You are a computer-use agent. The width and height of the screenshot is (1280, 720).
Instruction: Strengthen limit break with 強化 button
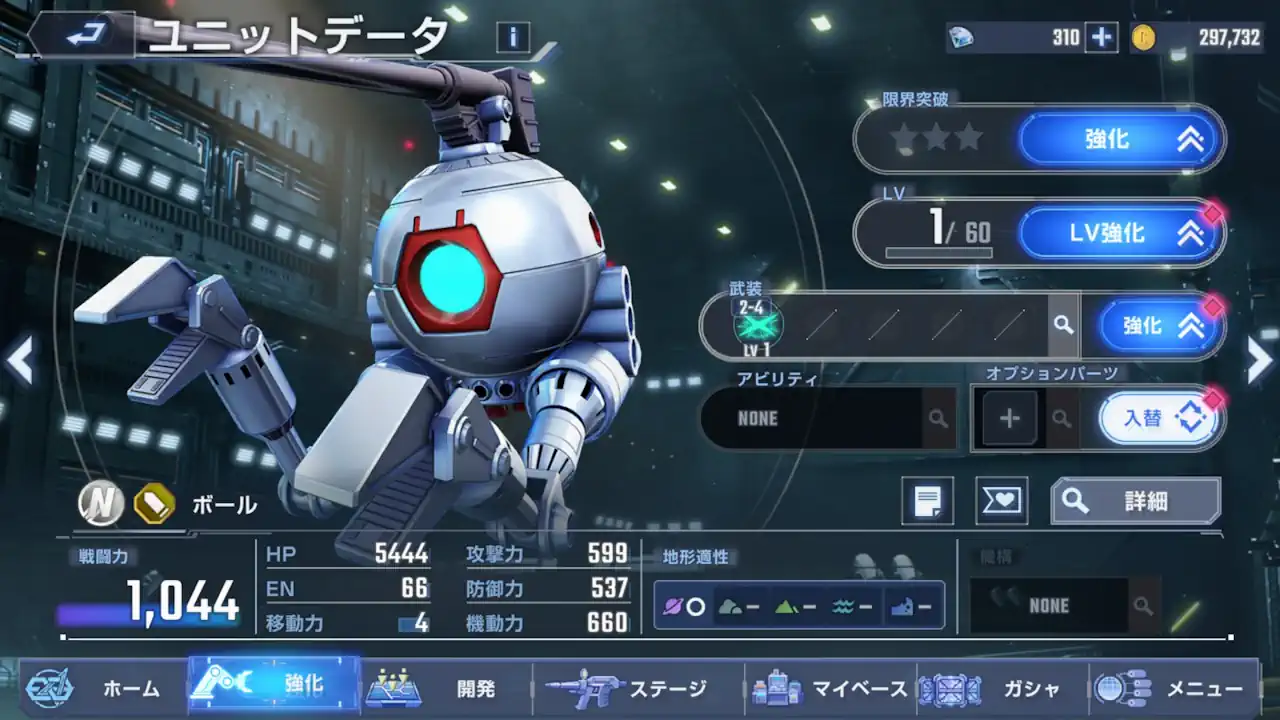[1121, 140]
